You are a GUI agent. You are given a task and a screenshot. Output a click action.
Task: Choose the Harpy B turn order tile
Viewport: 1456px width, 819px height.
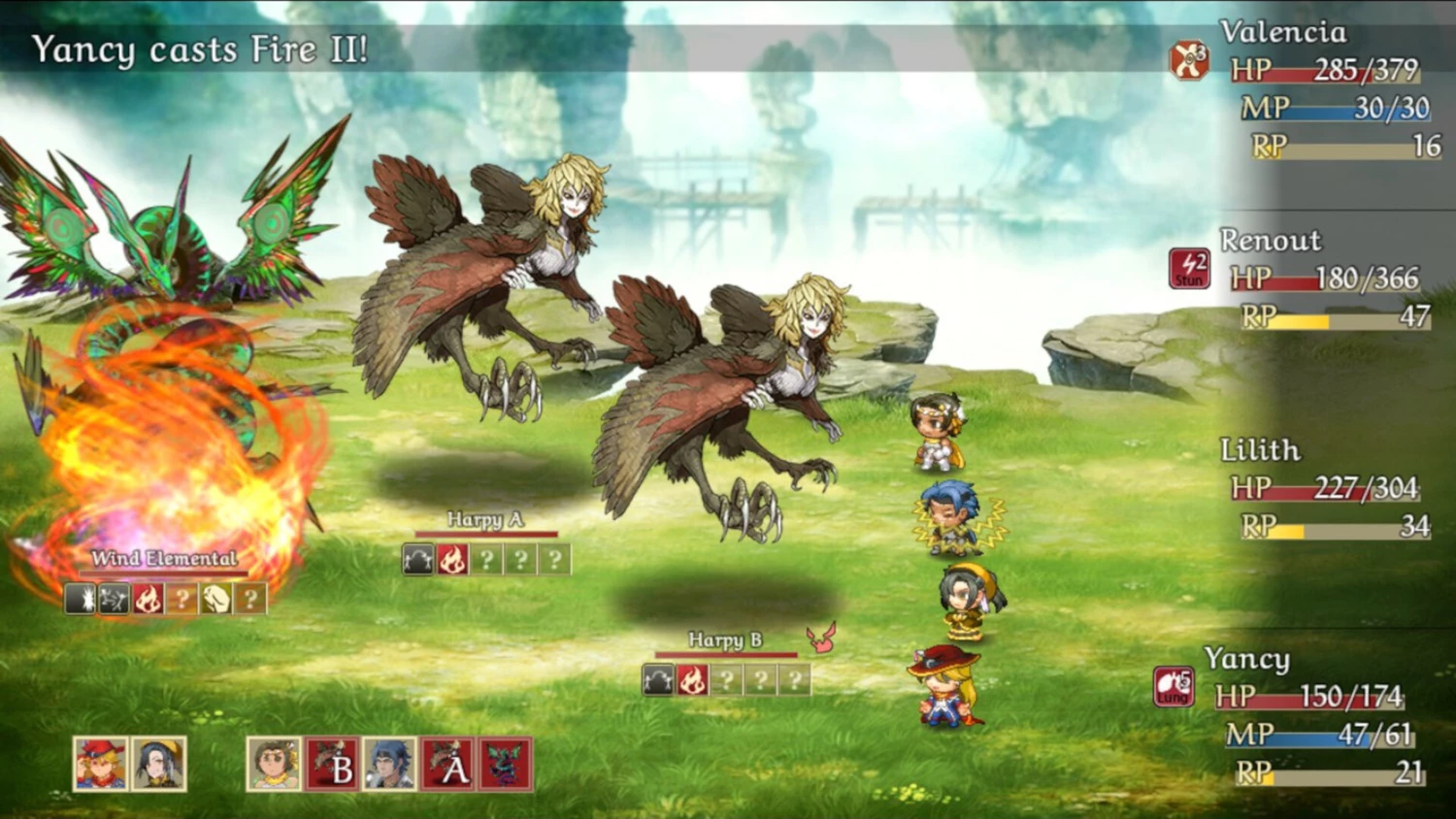point(332,764)
